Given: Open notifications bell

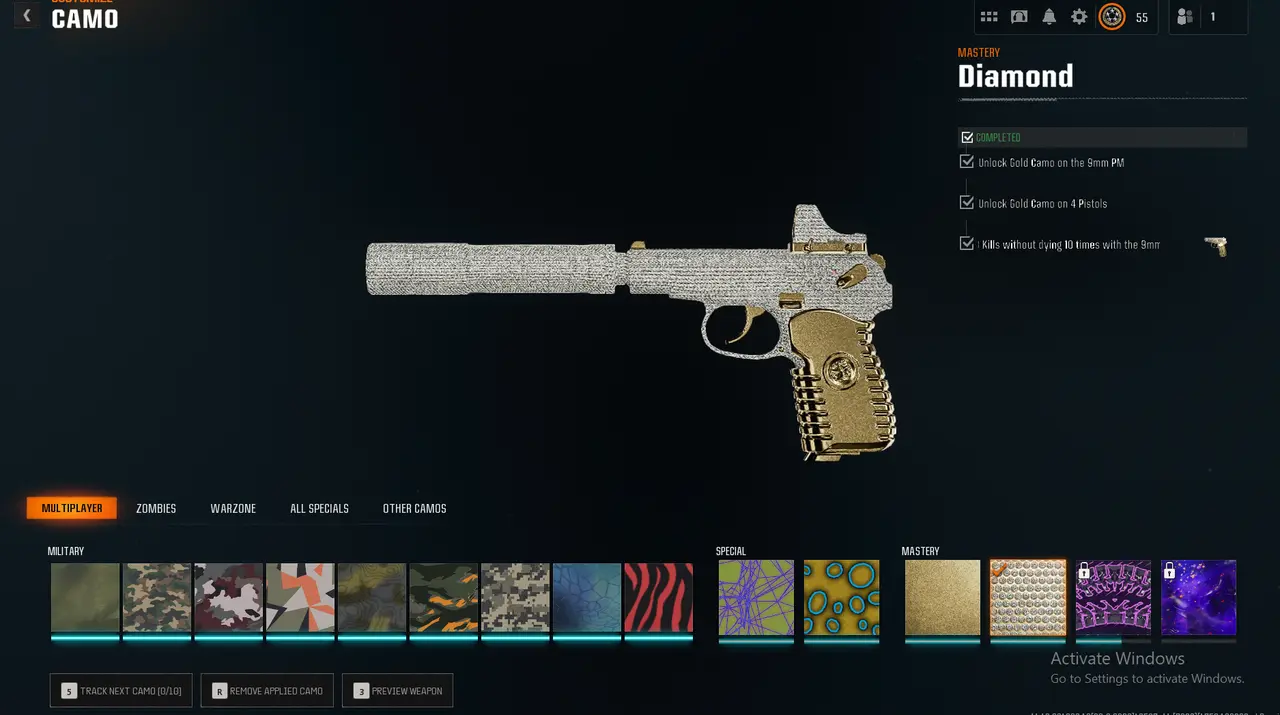Looking at the screenshot, I should click(1049, 17).
